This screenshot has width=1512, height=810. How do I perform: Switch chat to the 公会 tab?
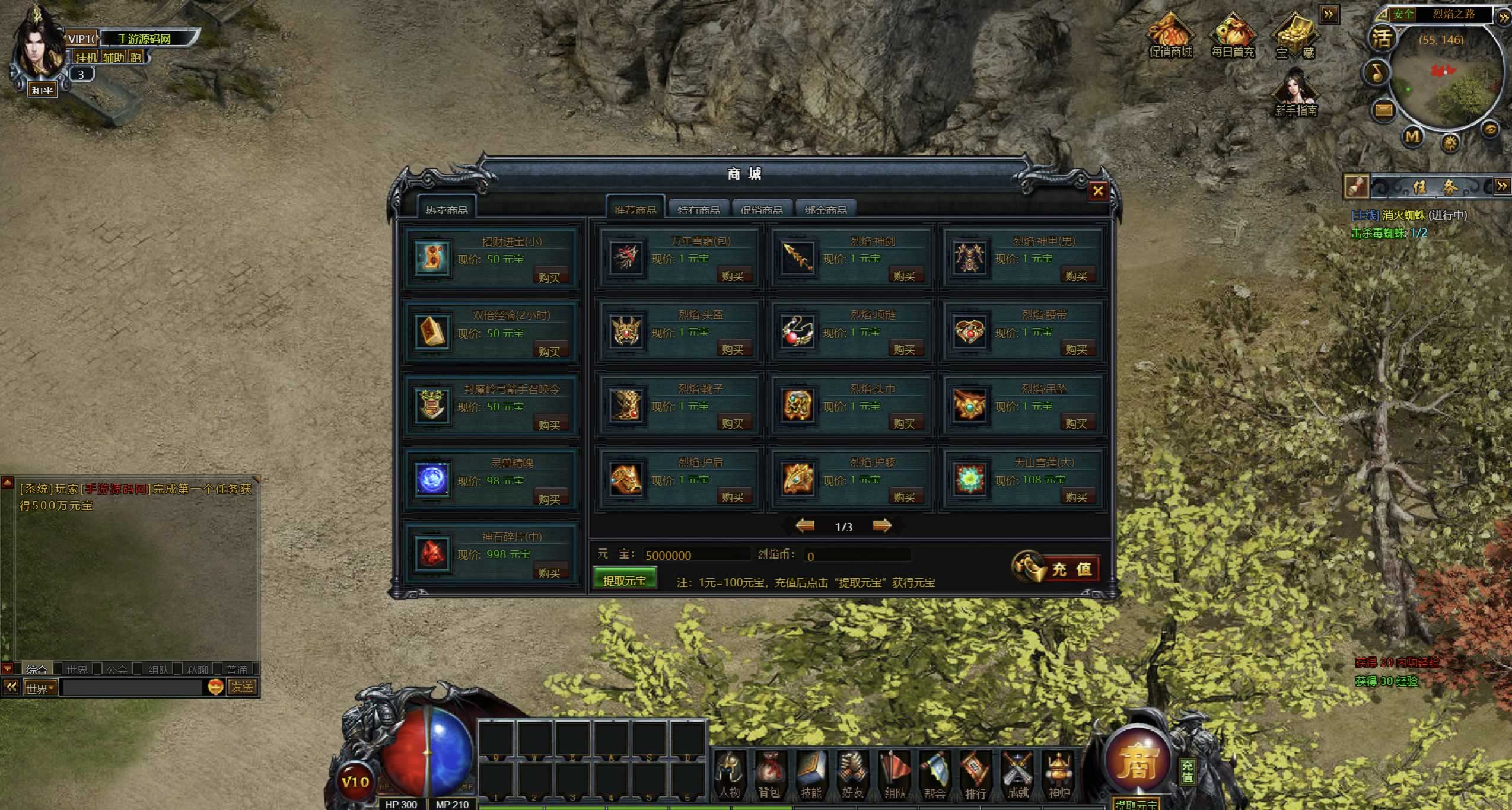(x=117, y=669)
